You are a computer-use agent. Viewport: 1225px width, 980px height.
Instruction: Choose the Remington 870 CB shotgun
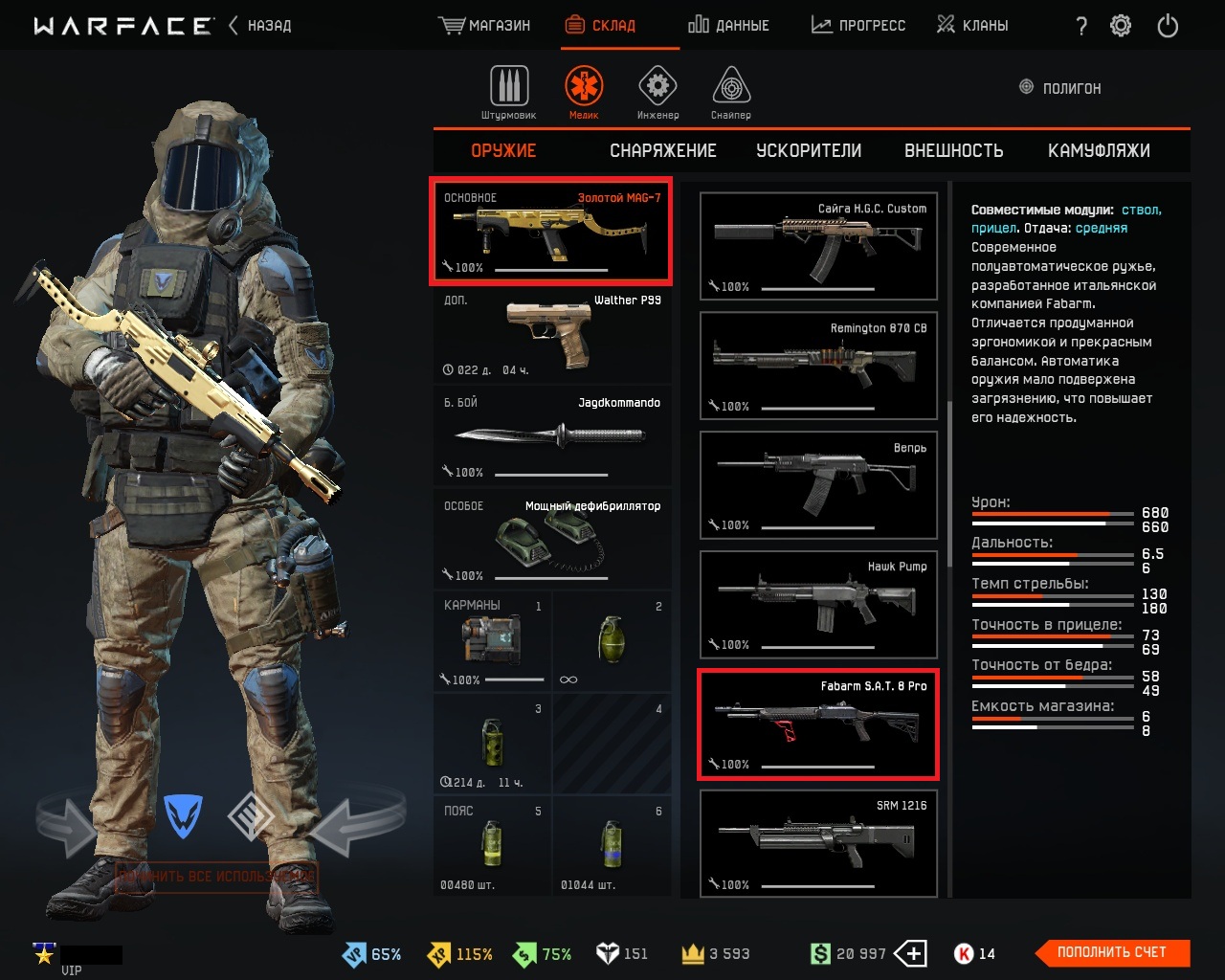click(818, 366)
